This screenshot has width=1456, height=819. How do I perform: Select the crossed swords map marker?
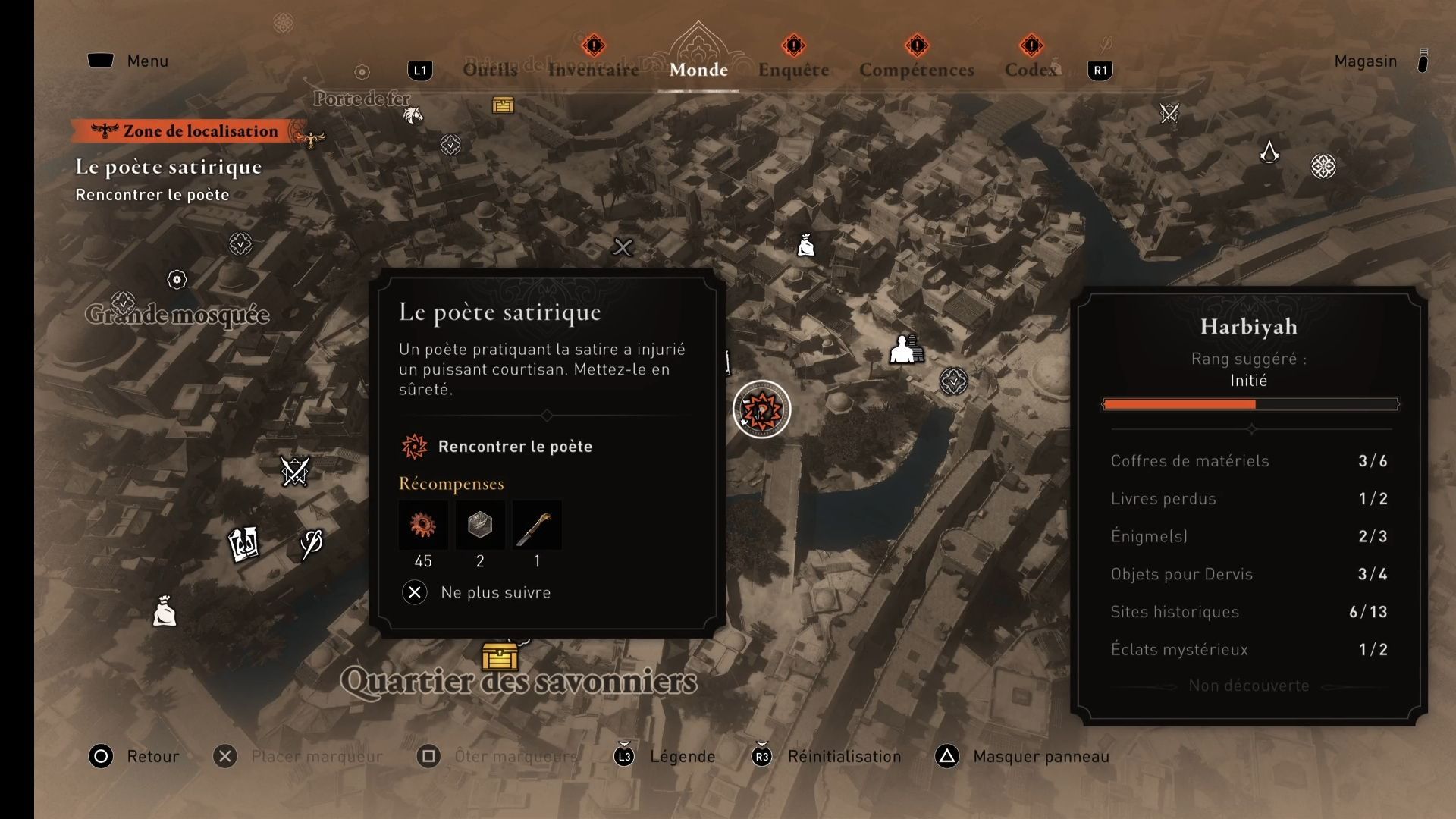point(295,471)
